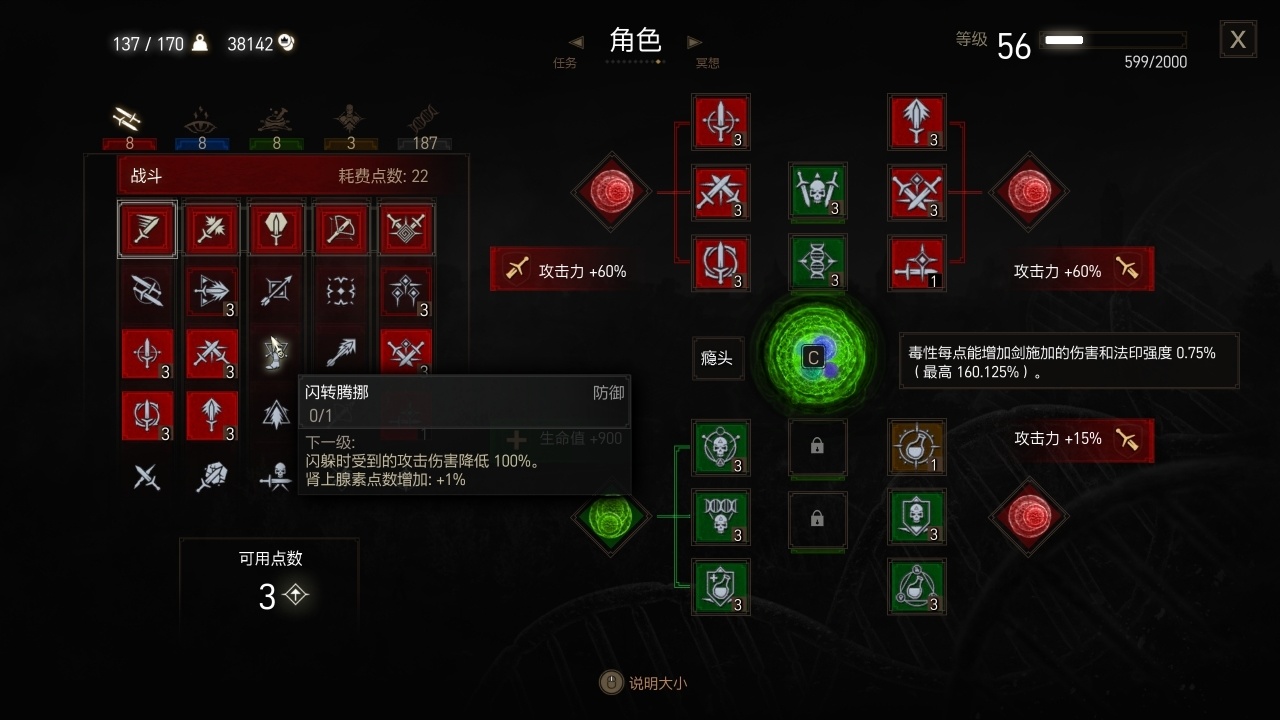Select the crossbow skill icon in combat tree
This screenshot has height=720, width=1280.
tap(340, 228)
